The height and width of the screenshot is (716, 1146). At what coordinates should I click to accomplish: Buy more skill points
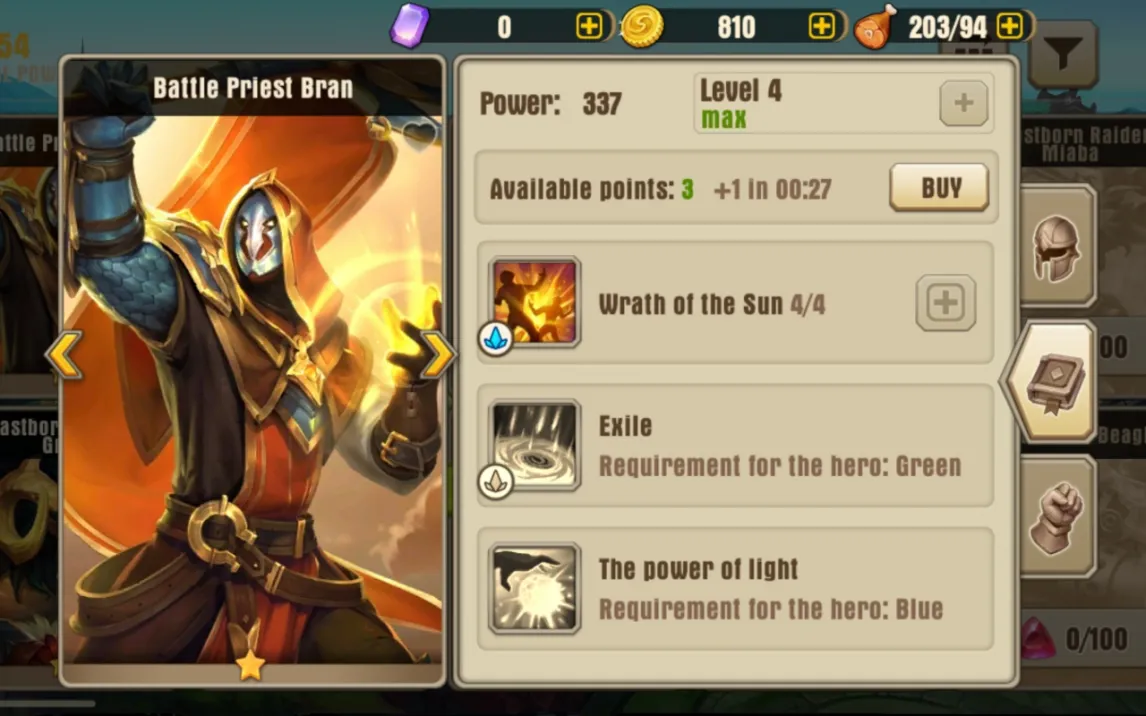[x=938, y=188]
